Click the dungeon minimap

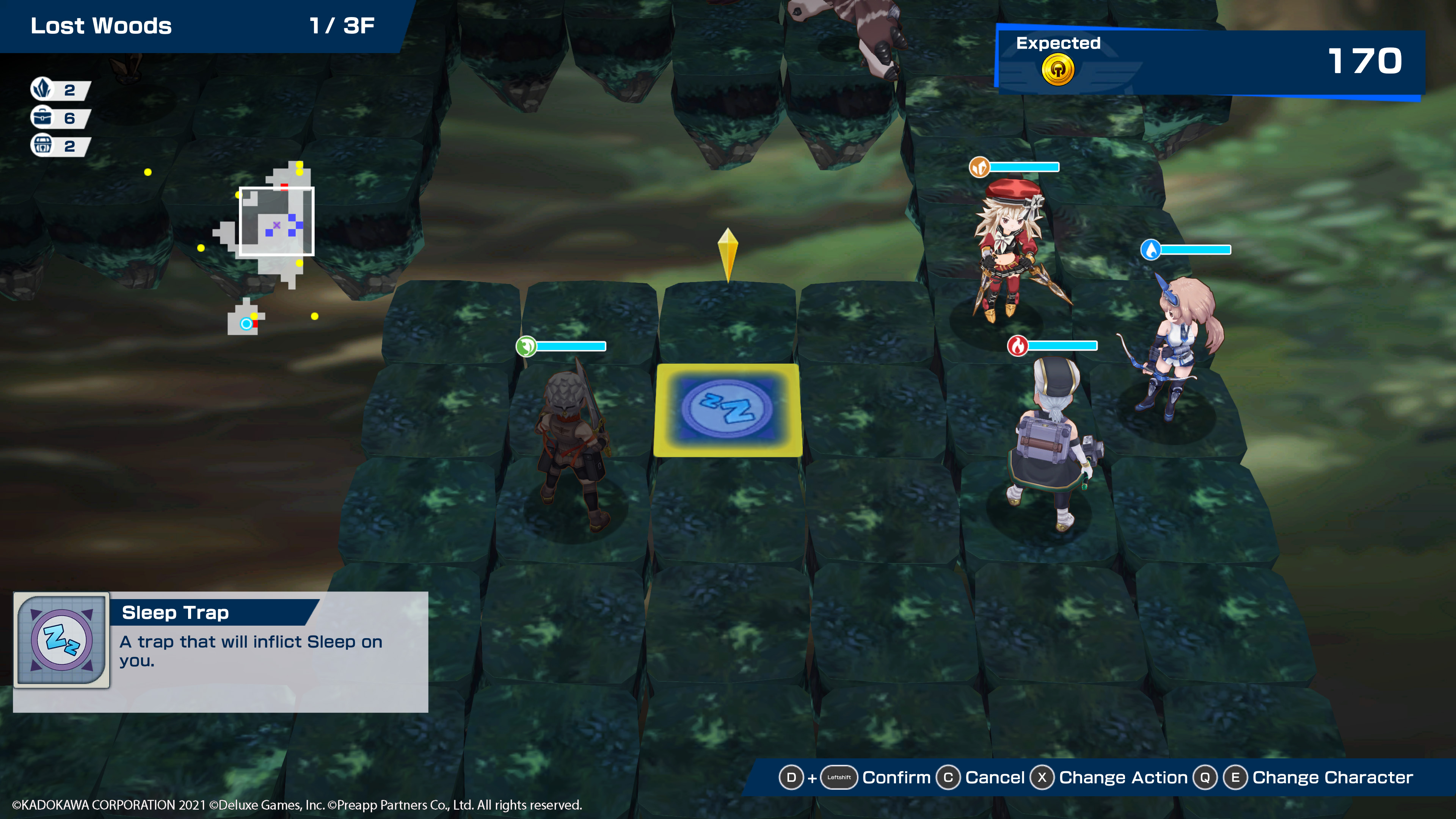point(266,249)
